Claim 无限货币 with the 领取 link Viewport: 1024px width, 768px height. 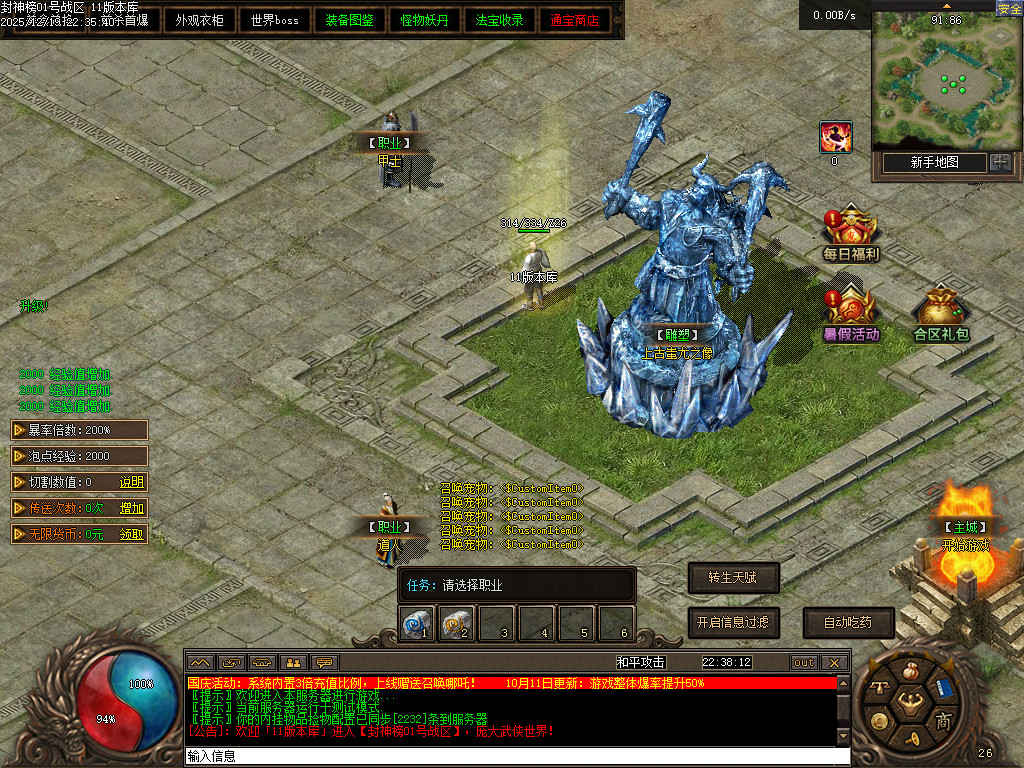point(132,534)
